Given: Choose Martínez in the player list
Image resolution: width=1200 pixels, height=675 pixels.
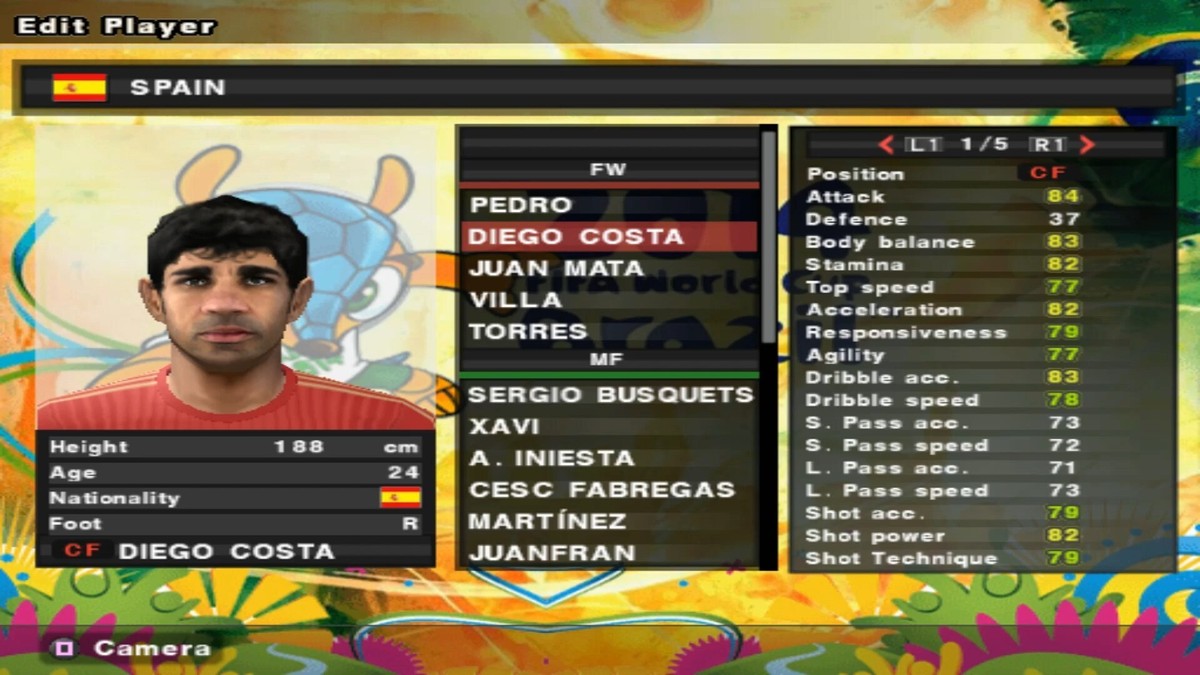Looking at the screenshot, I should (x=547, y=521).
